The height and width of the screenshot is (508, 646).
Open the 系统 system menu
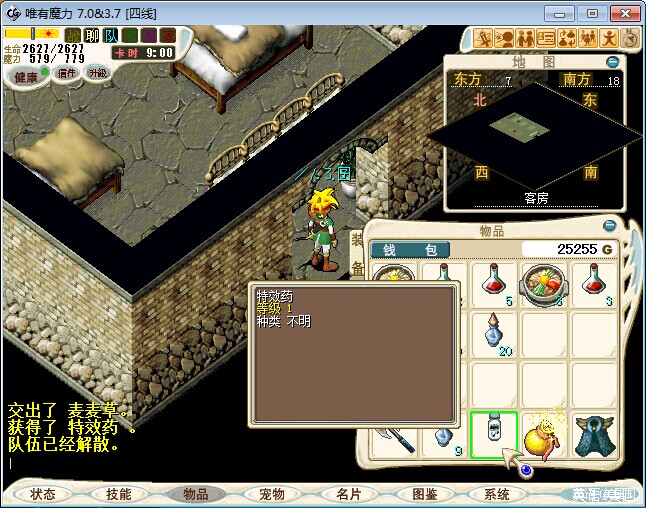point(497,494)
